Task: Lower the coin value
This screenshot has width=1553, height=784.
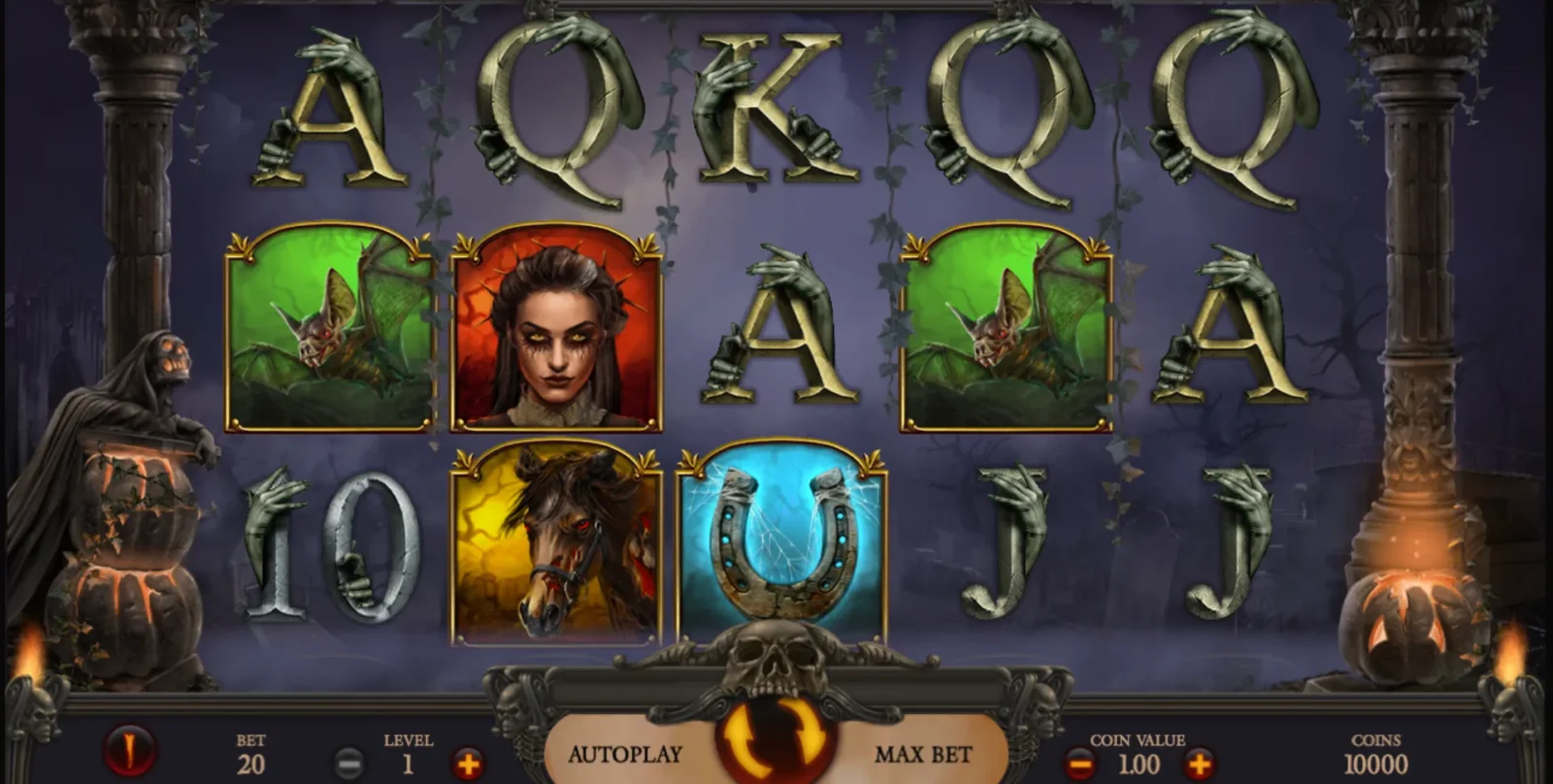Action: [x=1080, y=764]
